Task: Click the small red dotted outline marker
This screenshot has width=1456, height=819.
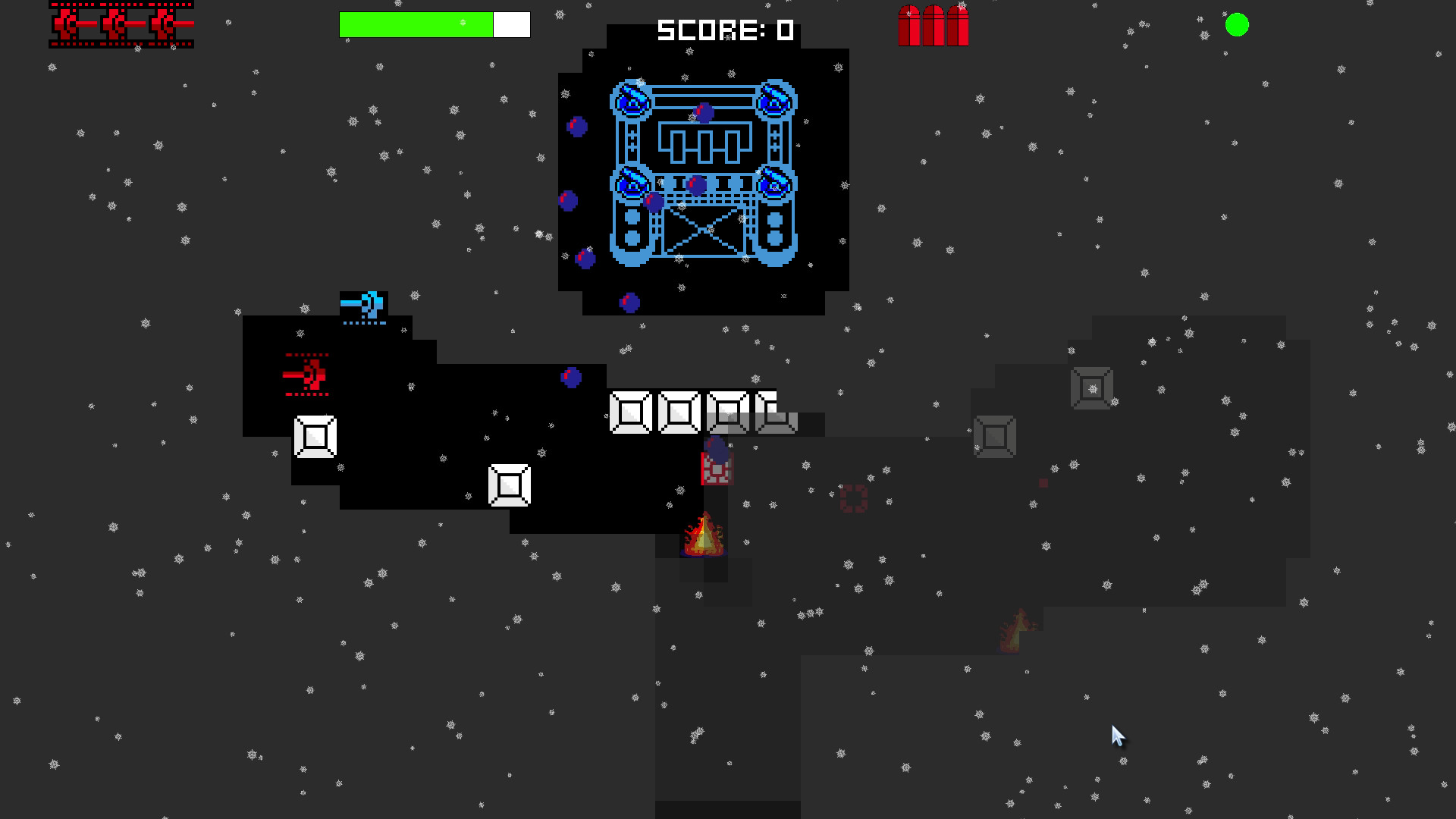Action: click(x=853, y=498)
